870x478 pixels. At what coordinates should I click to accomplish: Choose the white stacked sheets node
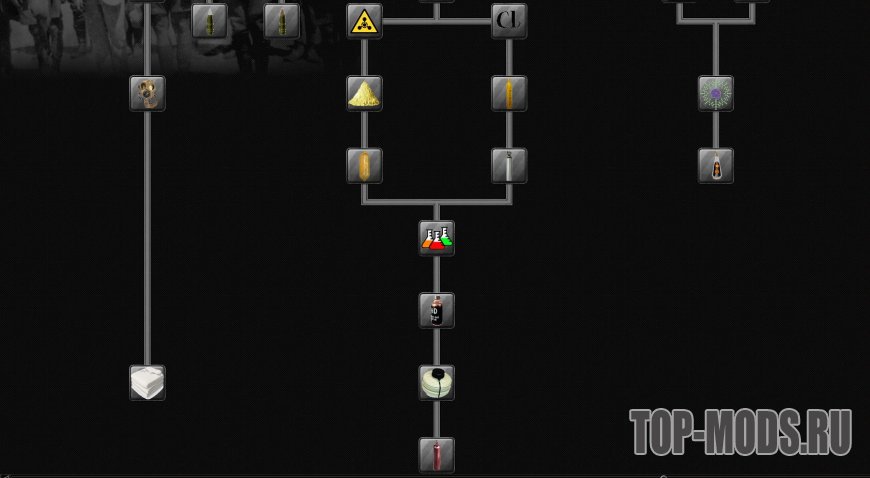(x=147, y=382)
